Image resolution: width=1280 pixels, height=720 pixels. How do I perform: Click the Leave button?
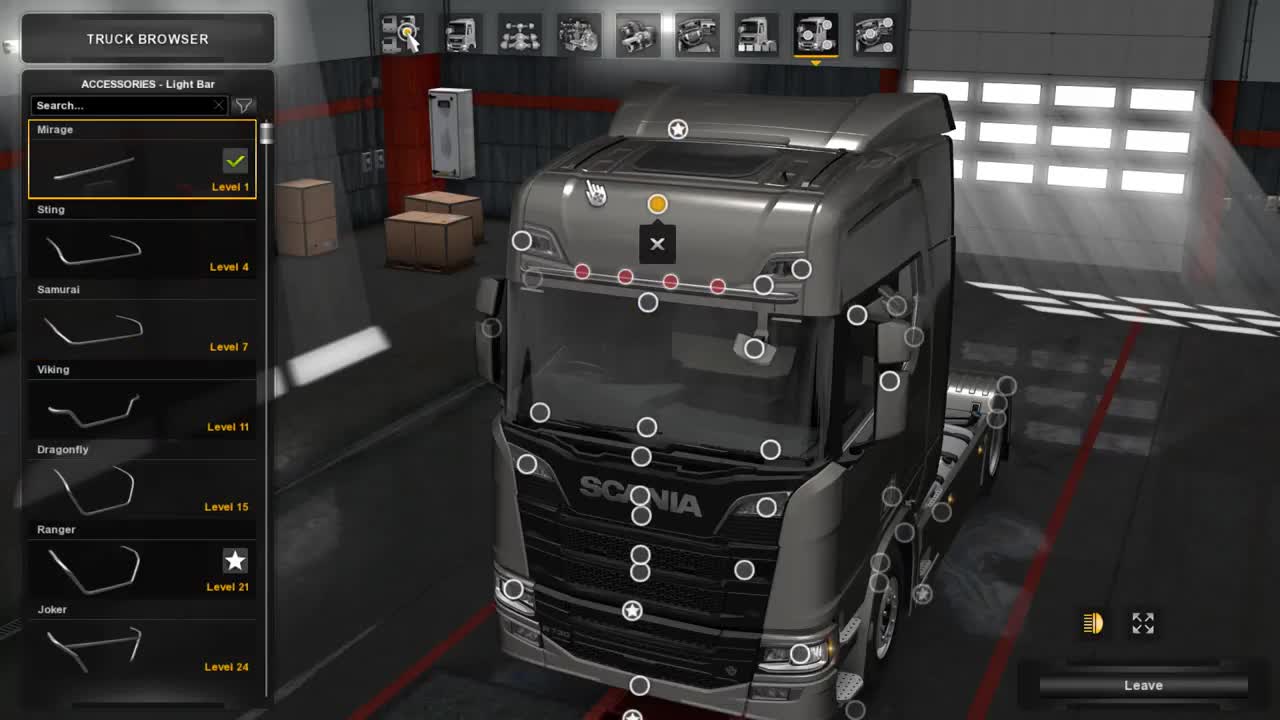[1143, 685]
